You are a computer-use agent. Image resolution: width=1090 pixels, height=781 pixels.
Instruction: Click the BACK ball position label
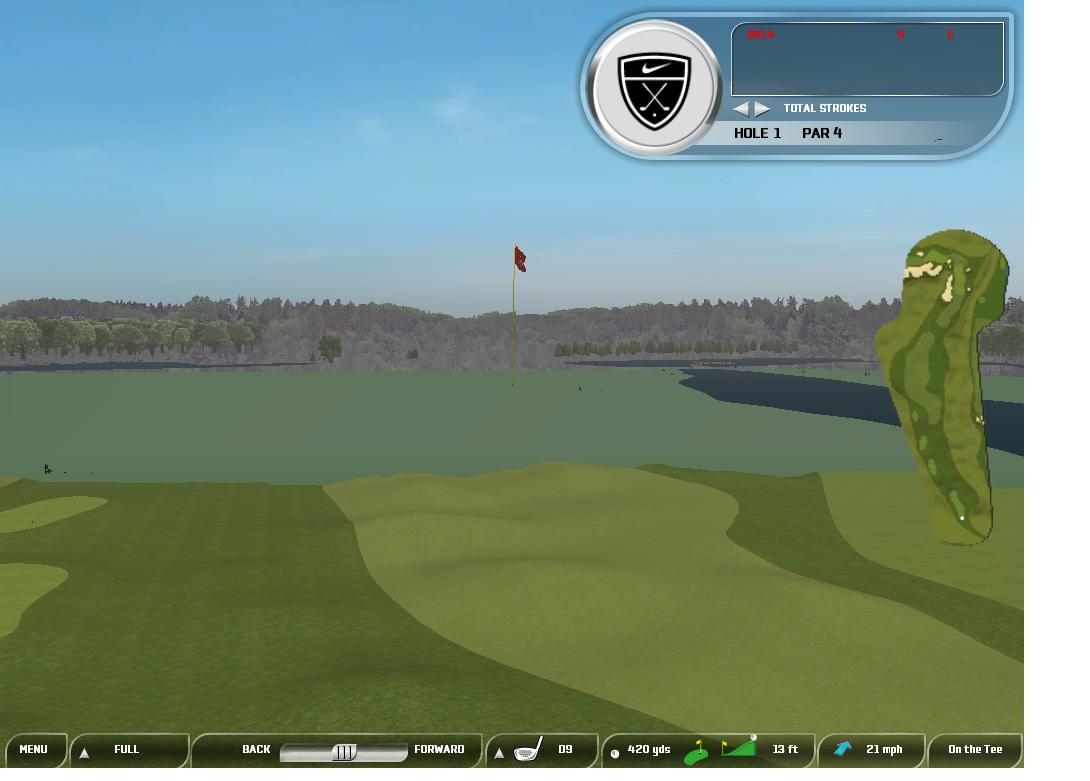click(x=256, y=750)
